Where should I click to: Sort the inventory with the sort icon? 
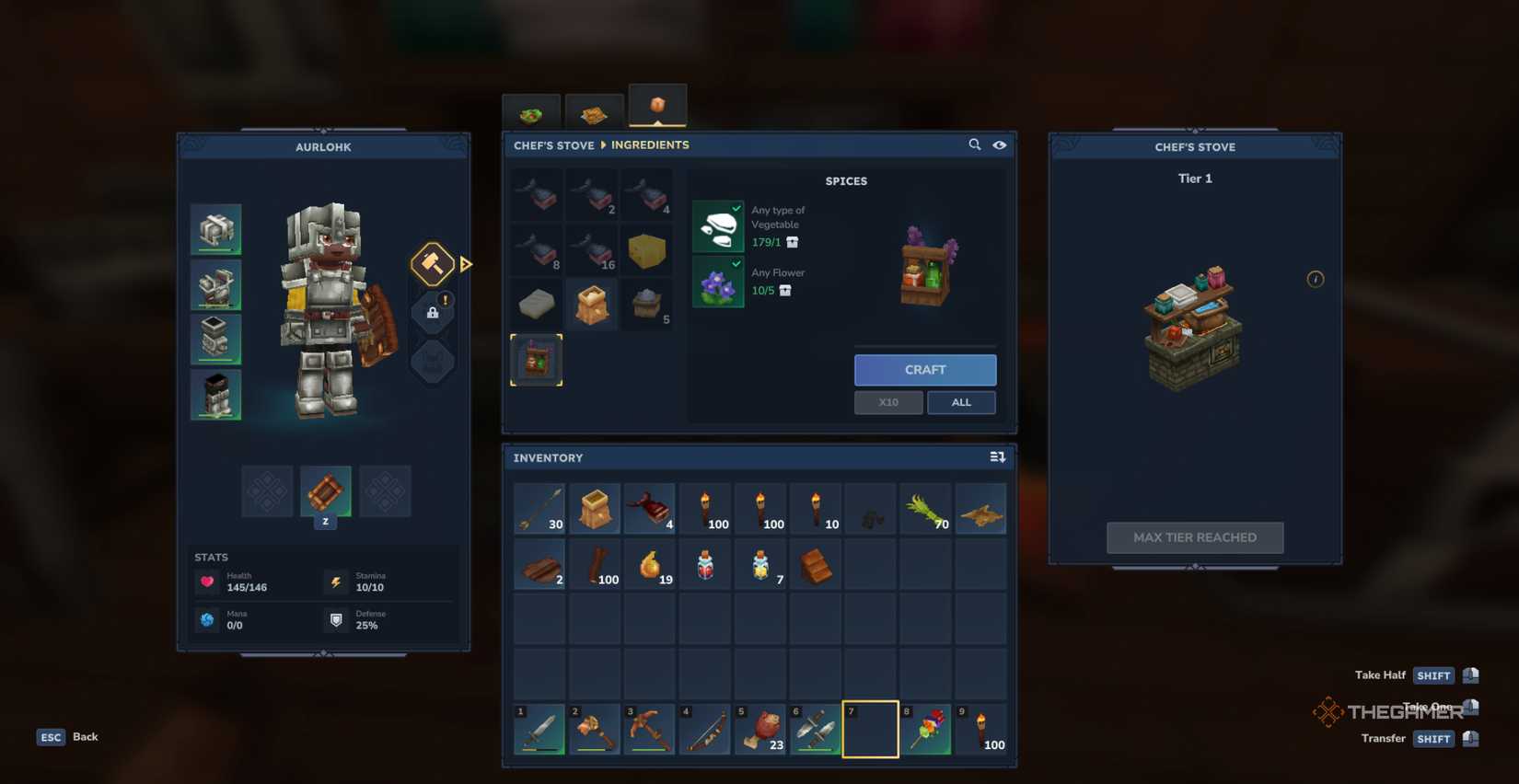click(995, 456)
